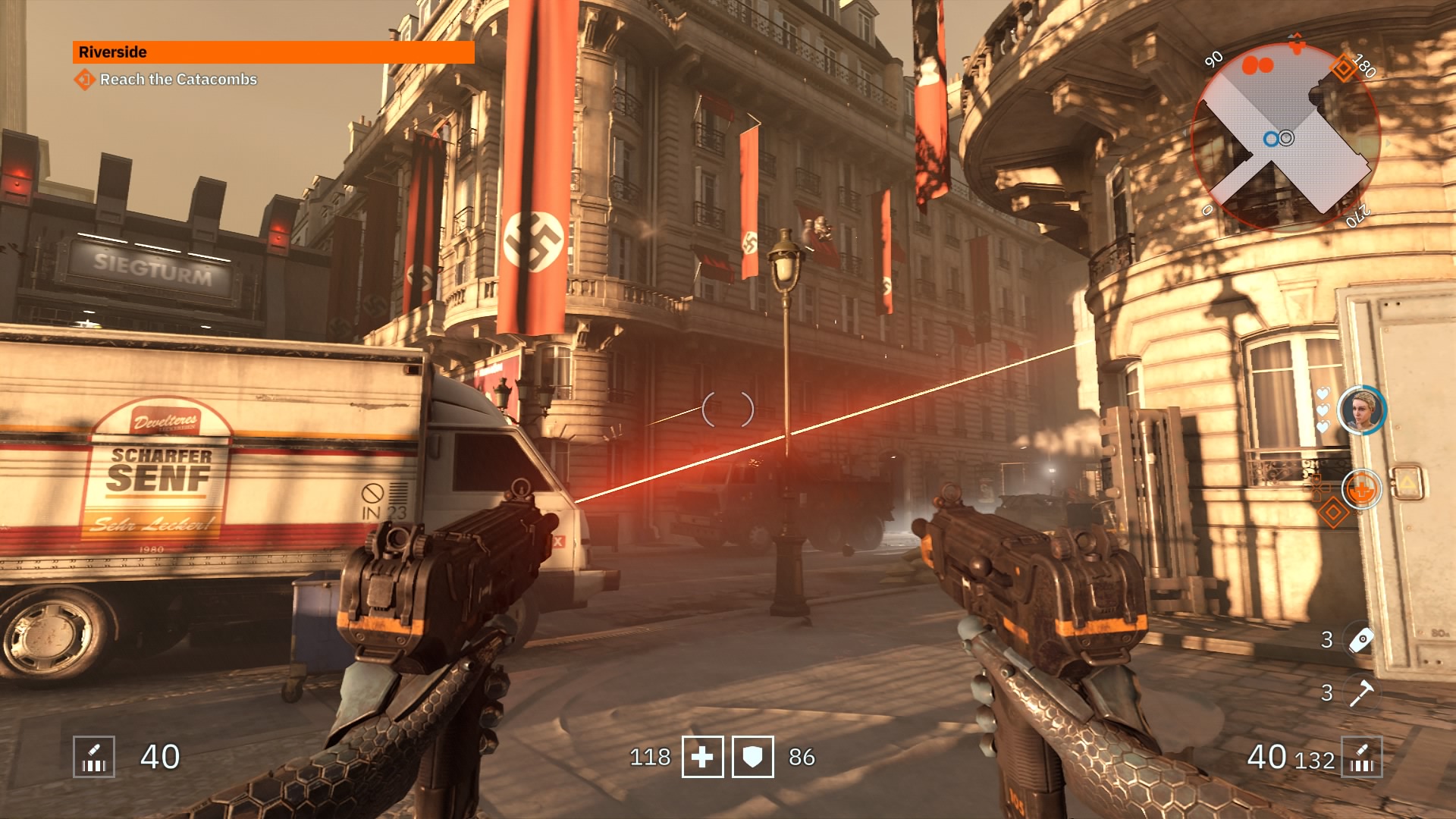Select the right-hand weapon ammo icon
Screen dimensions: 1456x819
(x=1361, y=757)
